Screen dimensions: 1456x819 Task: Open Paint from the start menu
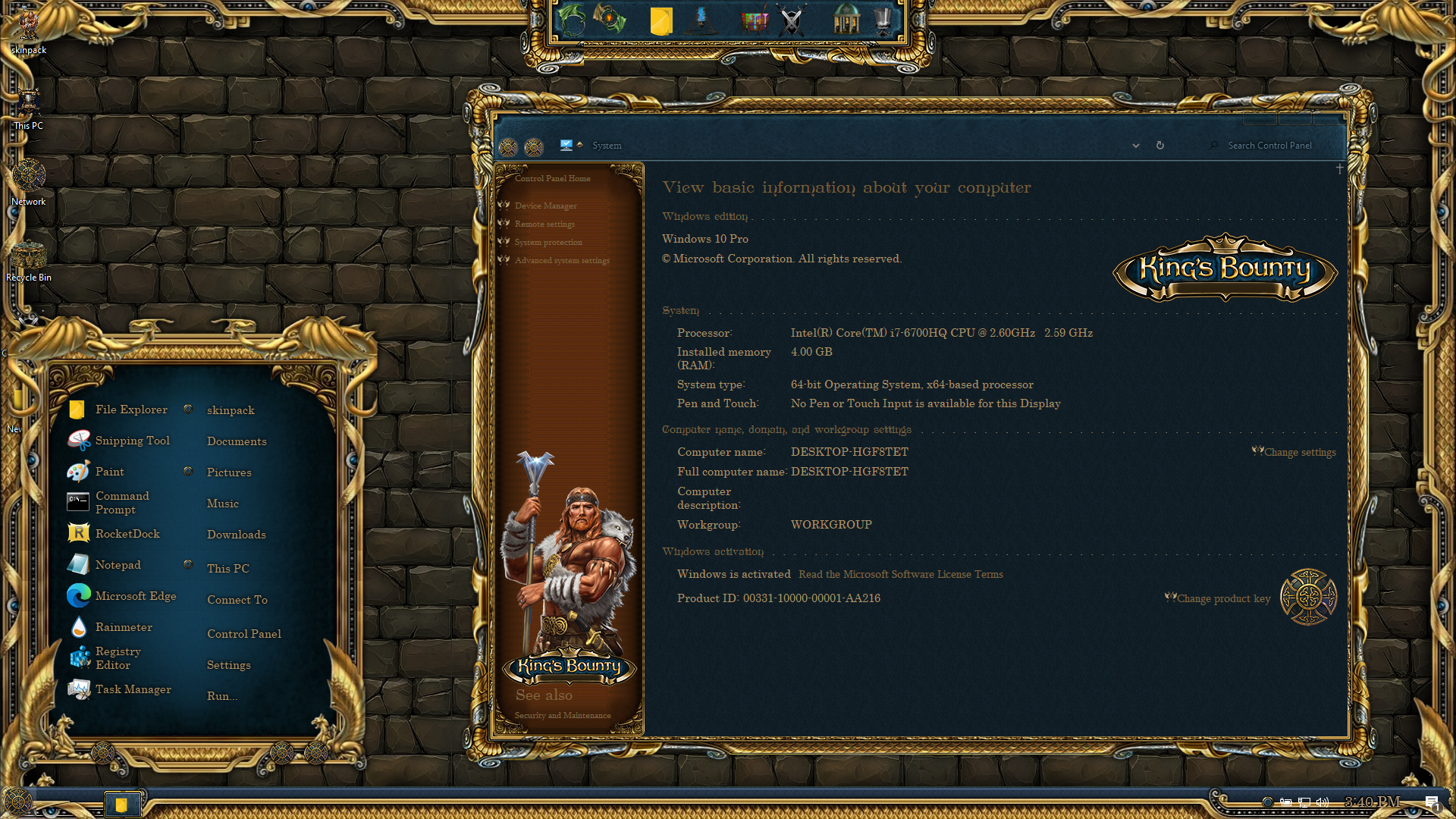tap(109, 472)
